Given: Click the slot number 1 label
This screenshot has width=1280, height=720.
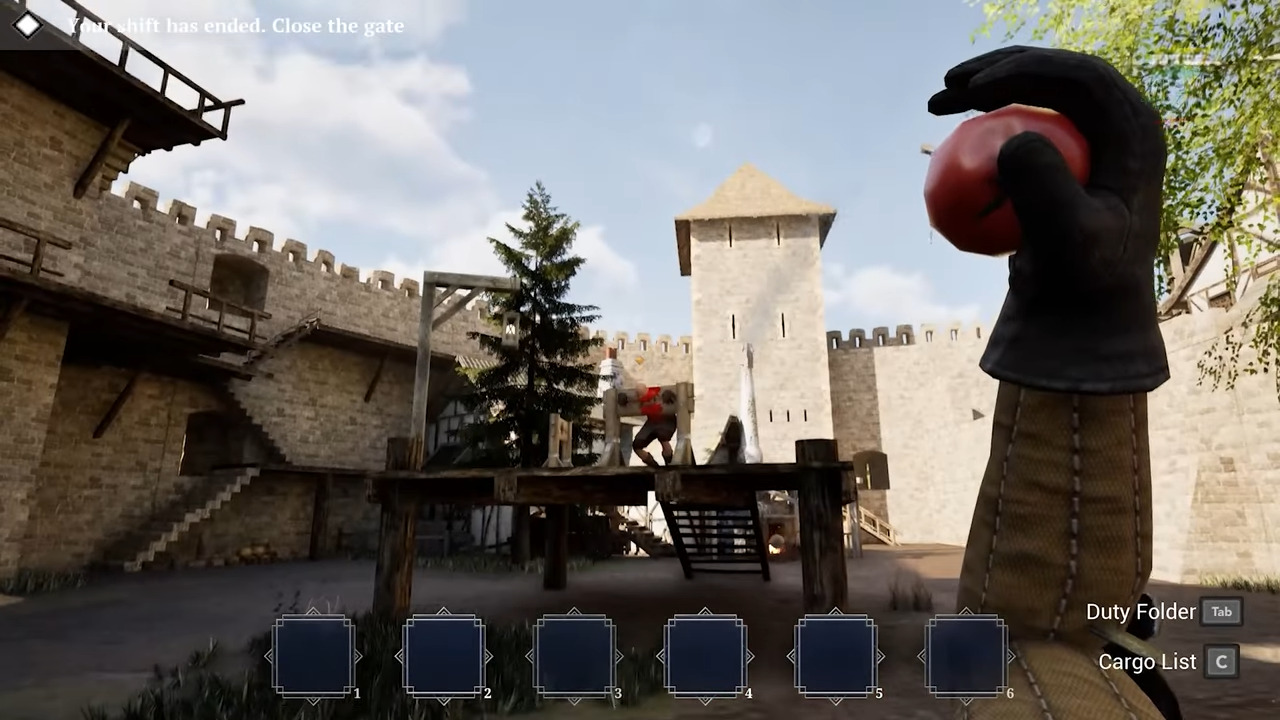Looking at the screenshot, I should 357,693.
